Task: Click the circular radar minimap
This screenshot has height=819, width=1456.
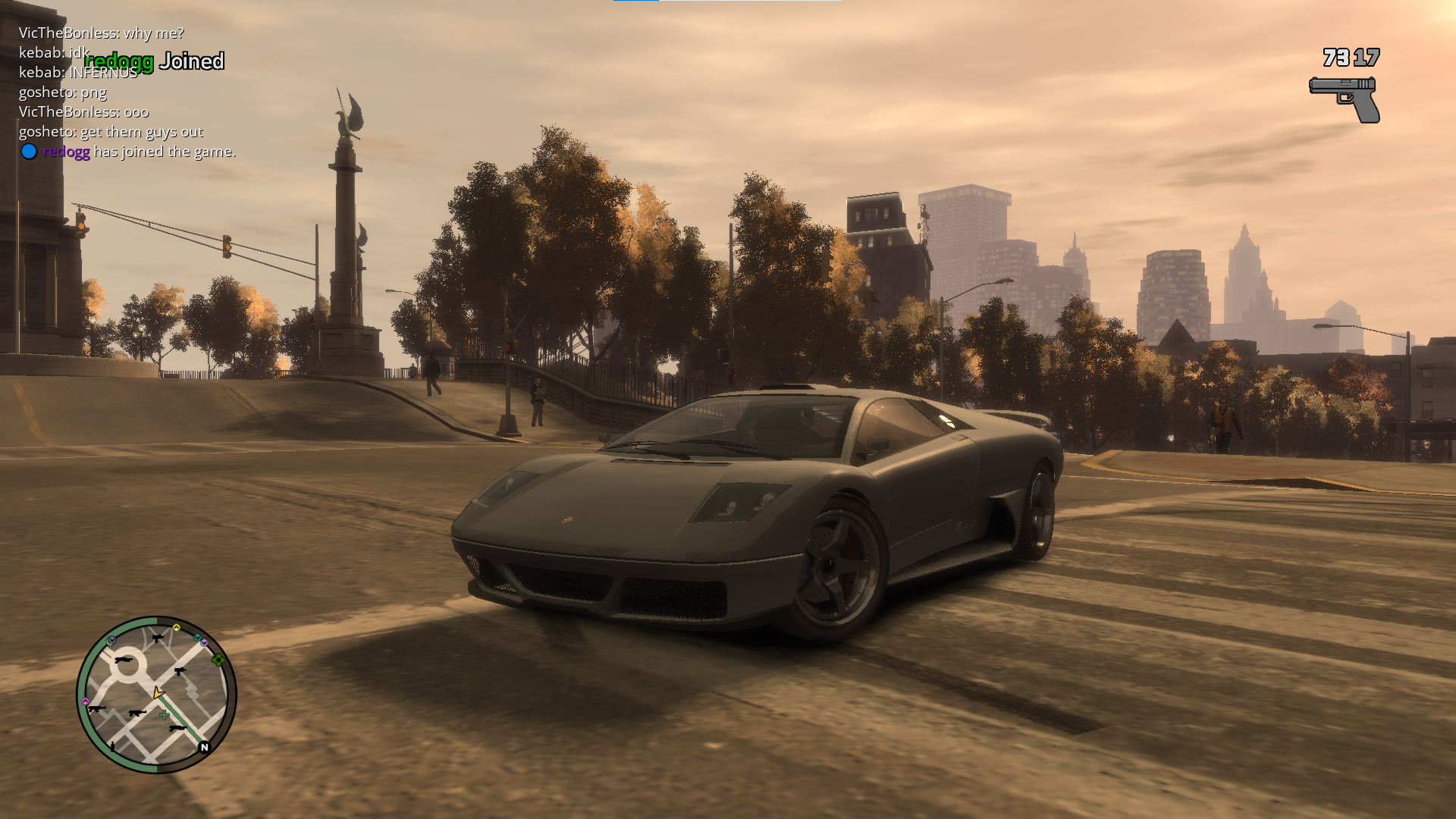Action: [156, 695]
